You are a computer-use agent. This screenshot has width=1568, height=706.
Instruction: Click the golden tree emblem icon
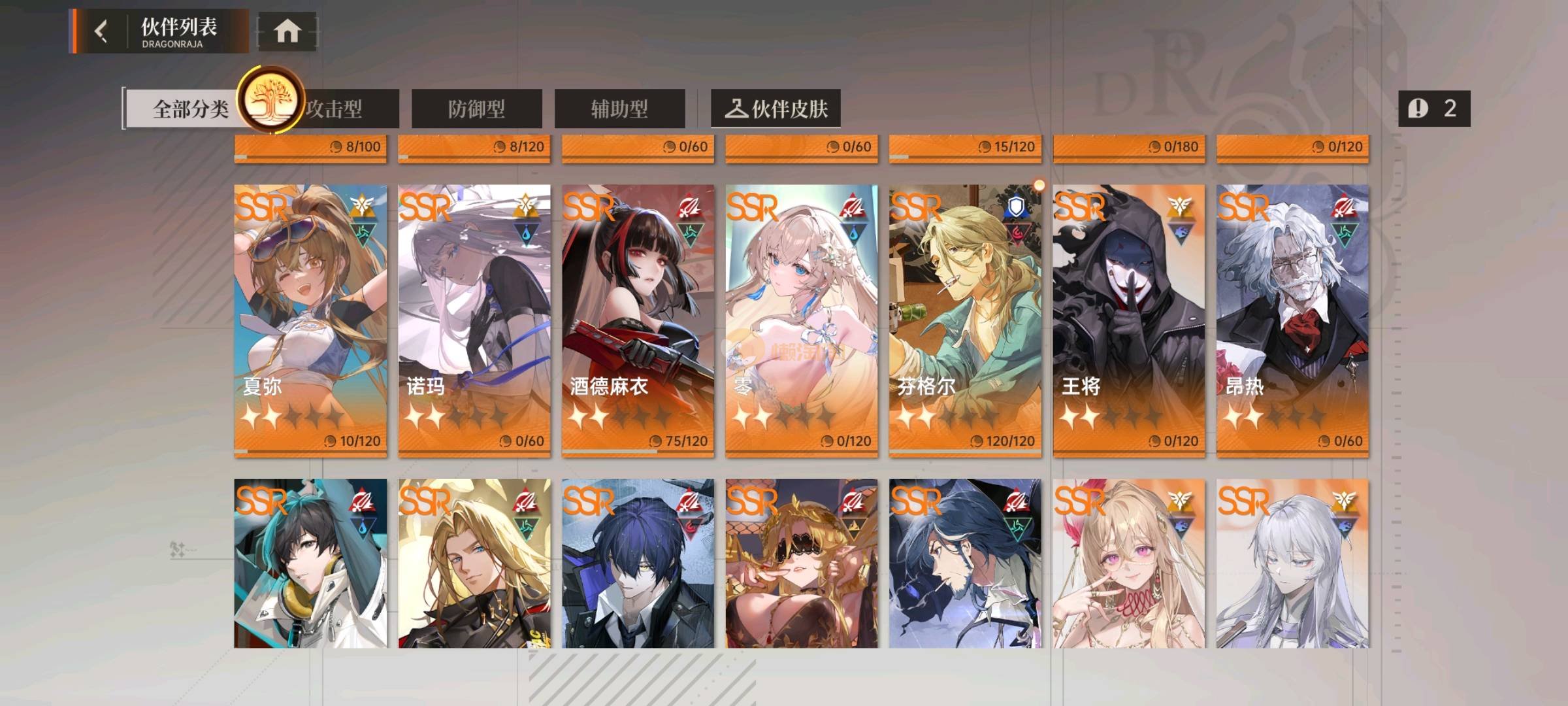pos(270,101)
